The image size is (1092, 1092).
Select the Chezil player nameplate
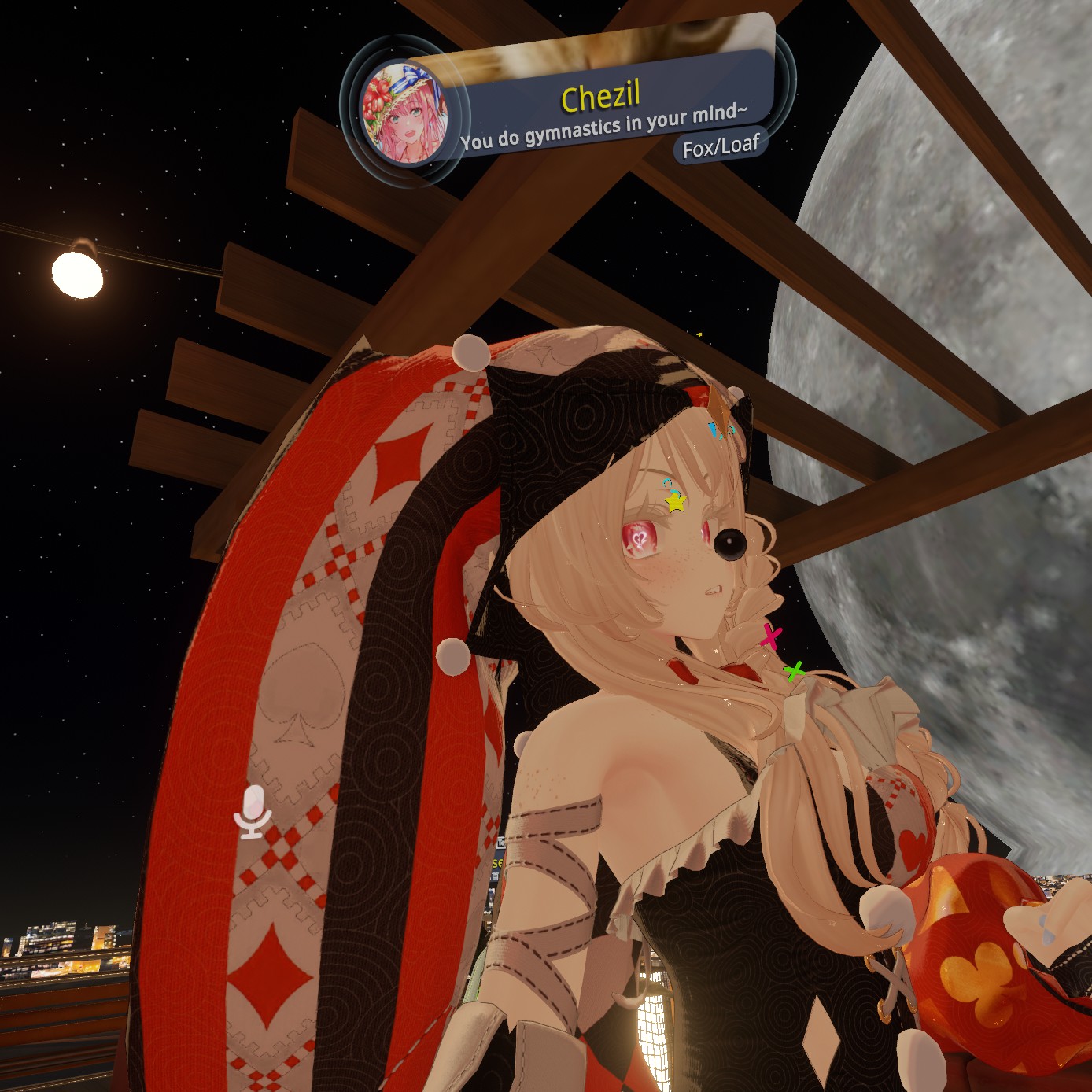tap(601, 98)
